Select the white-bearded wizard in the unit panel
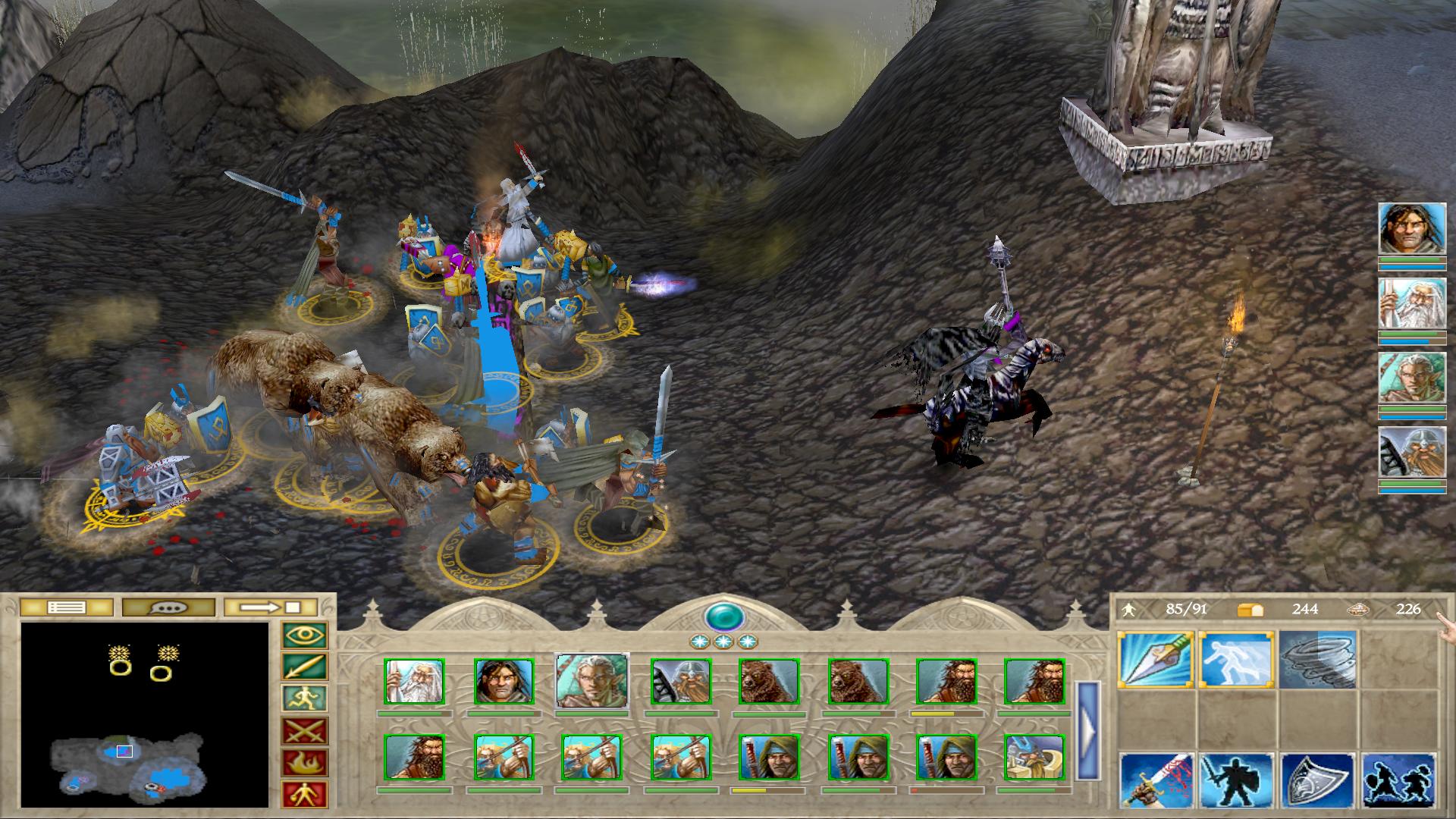The height and width of the screenshot is (819, 1456). click(414, 682)
